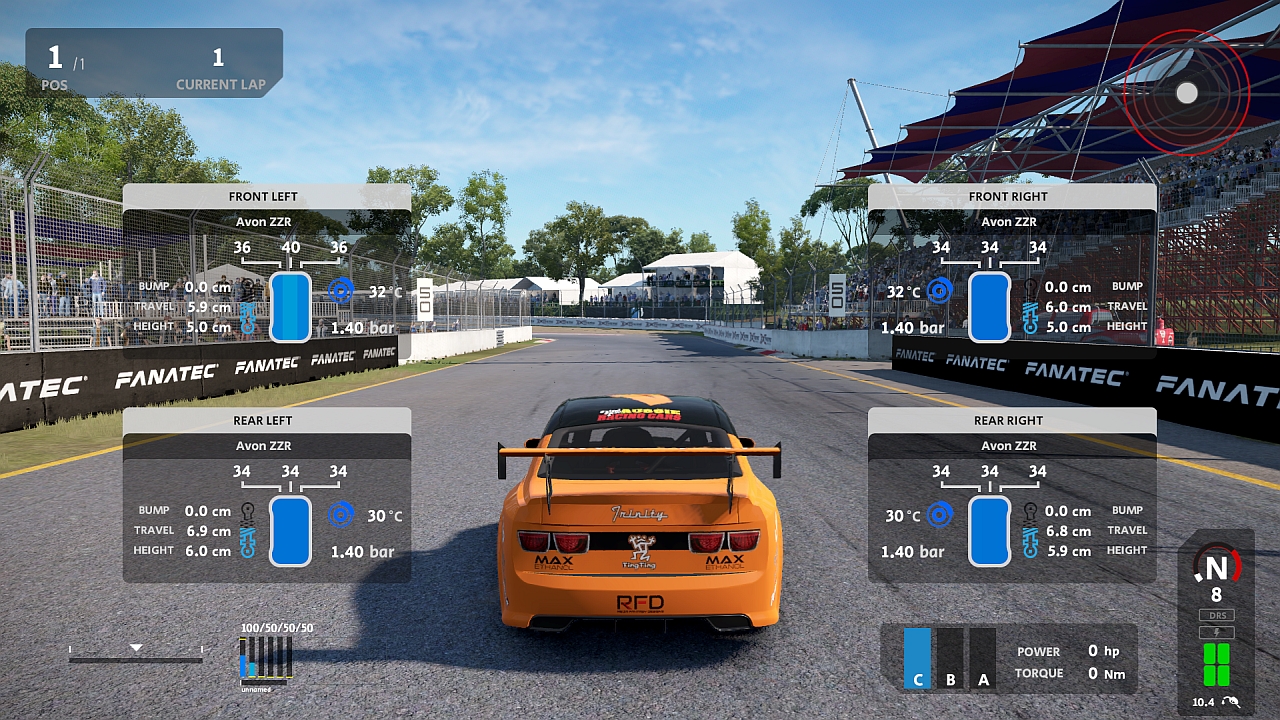This screenshot has height=720, width=1280.
Task: Open the Rear Right tyre panel
Action: 1011,420
